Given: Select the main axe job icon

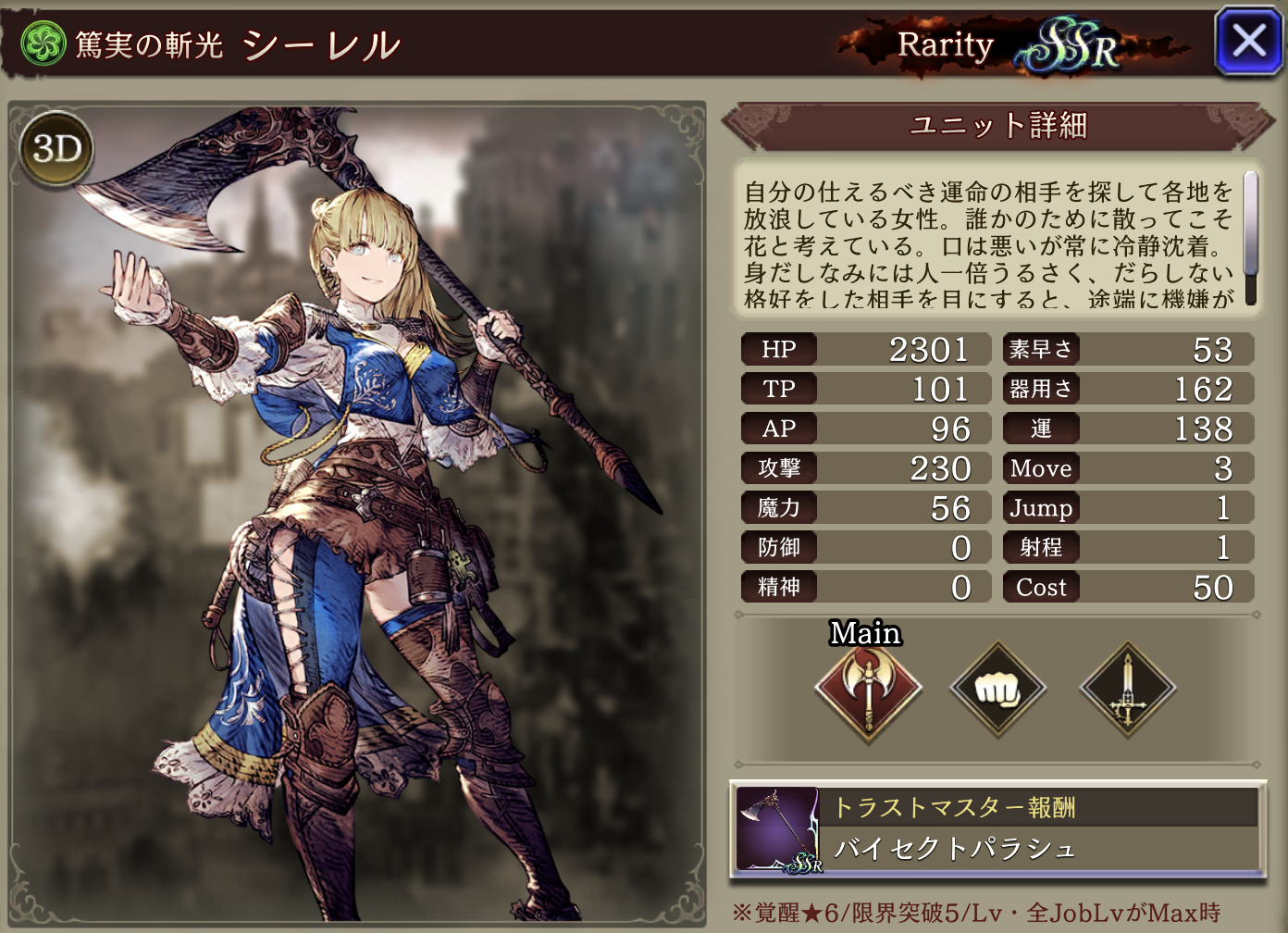Looking at the screenshot, I should tap(868, 690).
